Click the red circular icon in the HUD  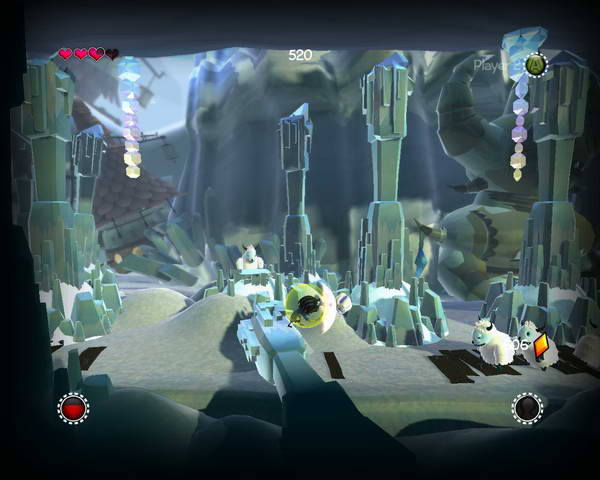(x=73, y=408)
